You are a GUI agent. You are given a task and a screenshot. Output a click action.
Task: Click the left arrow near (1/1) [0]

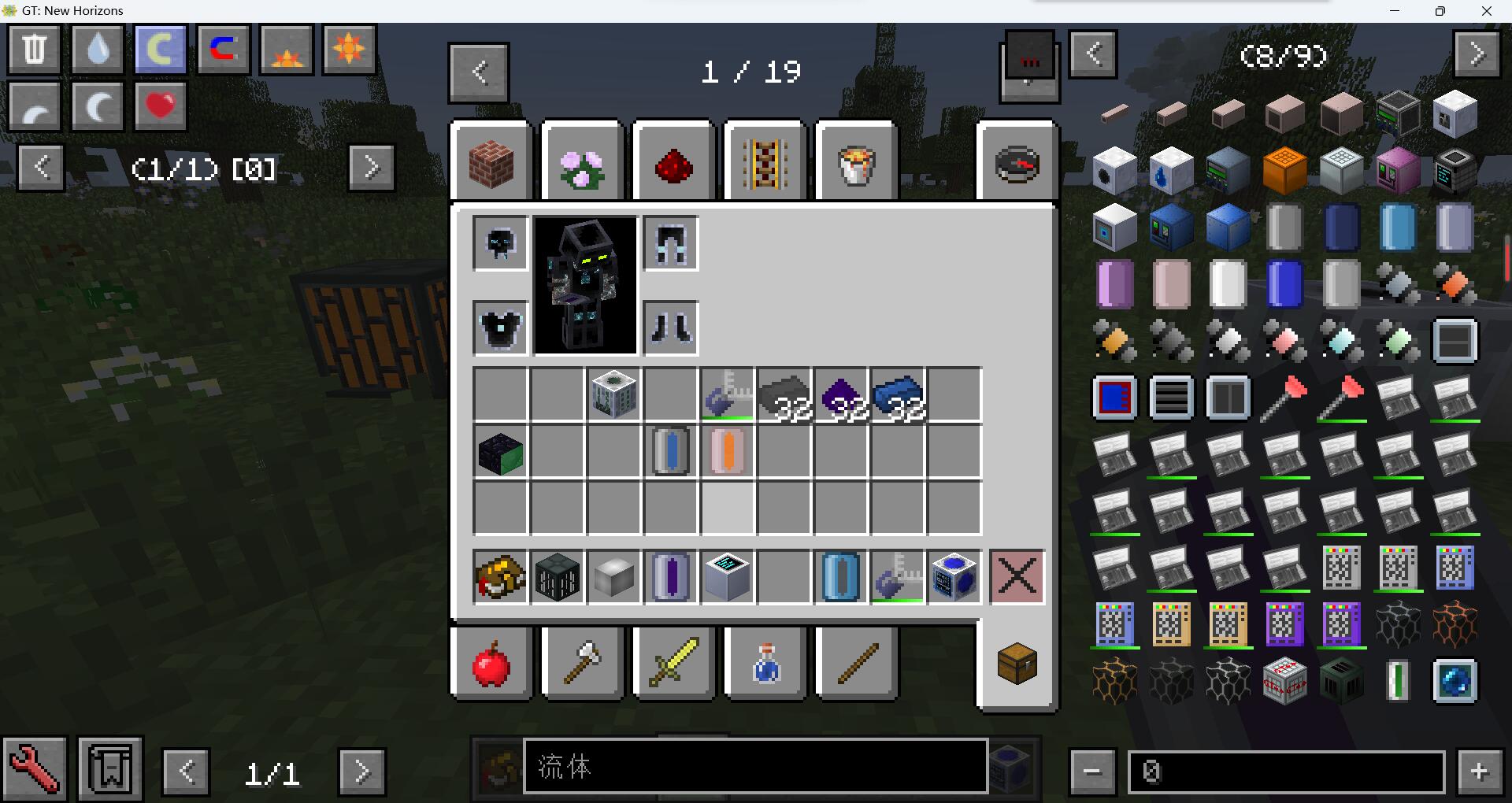tap(40, 168)
